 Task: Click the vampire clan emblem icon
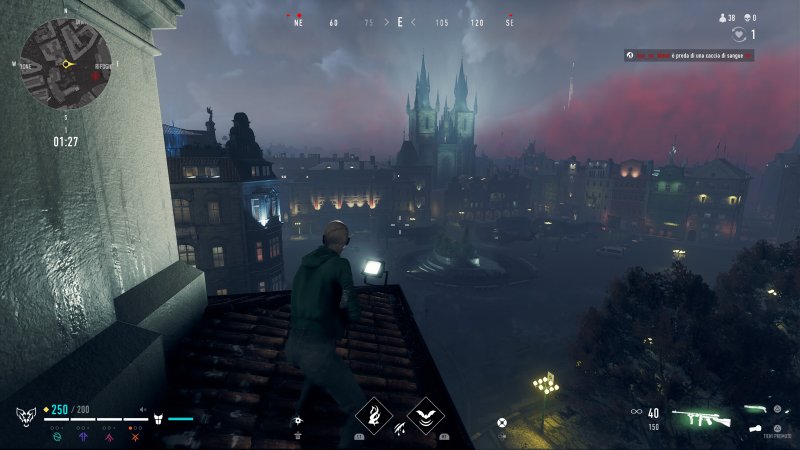tap(25, 416)
